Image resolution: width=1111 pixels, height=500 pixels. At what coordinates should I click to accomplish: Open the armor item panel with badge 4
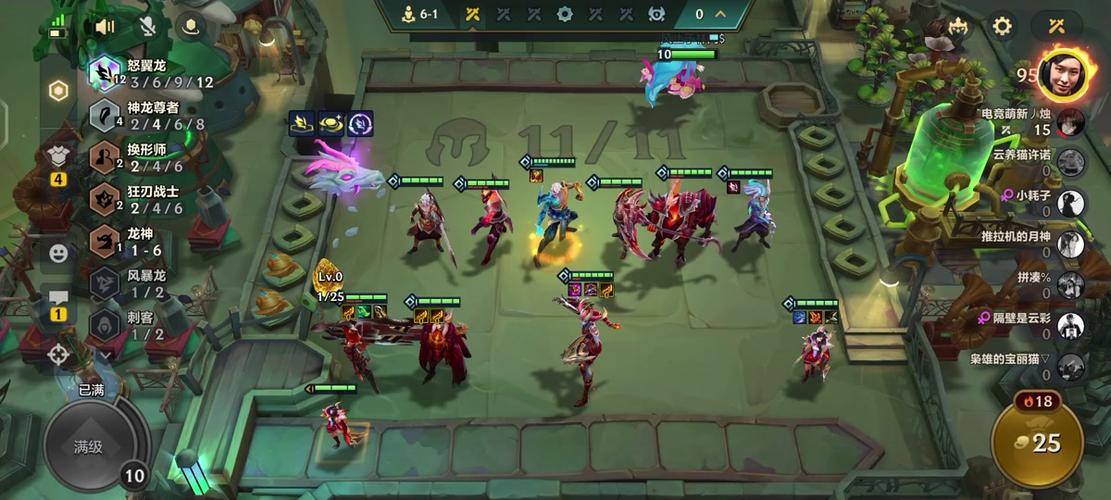coord(58,158)
